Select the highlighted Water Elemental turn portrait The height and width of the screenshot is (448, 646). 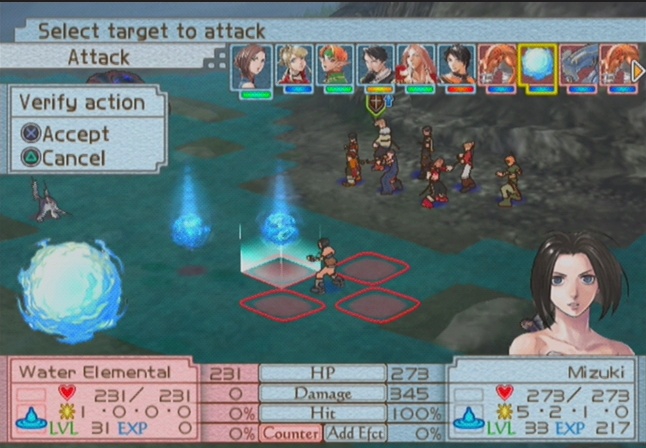(537, 66)
